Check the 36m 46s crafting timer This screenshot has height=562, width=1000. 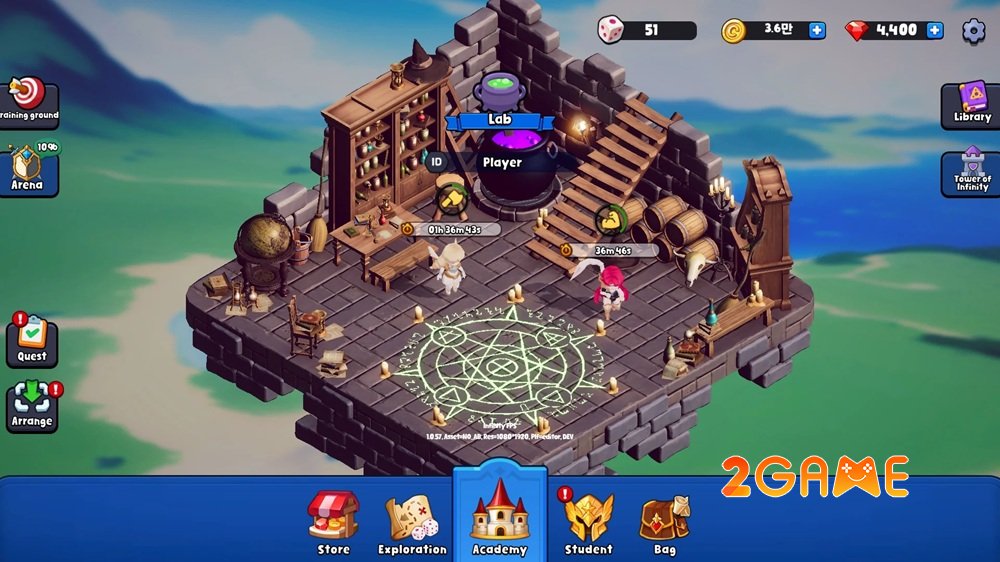(611, 250)
